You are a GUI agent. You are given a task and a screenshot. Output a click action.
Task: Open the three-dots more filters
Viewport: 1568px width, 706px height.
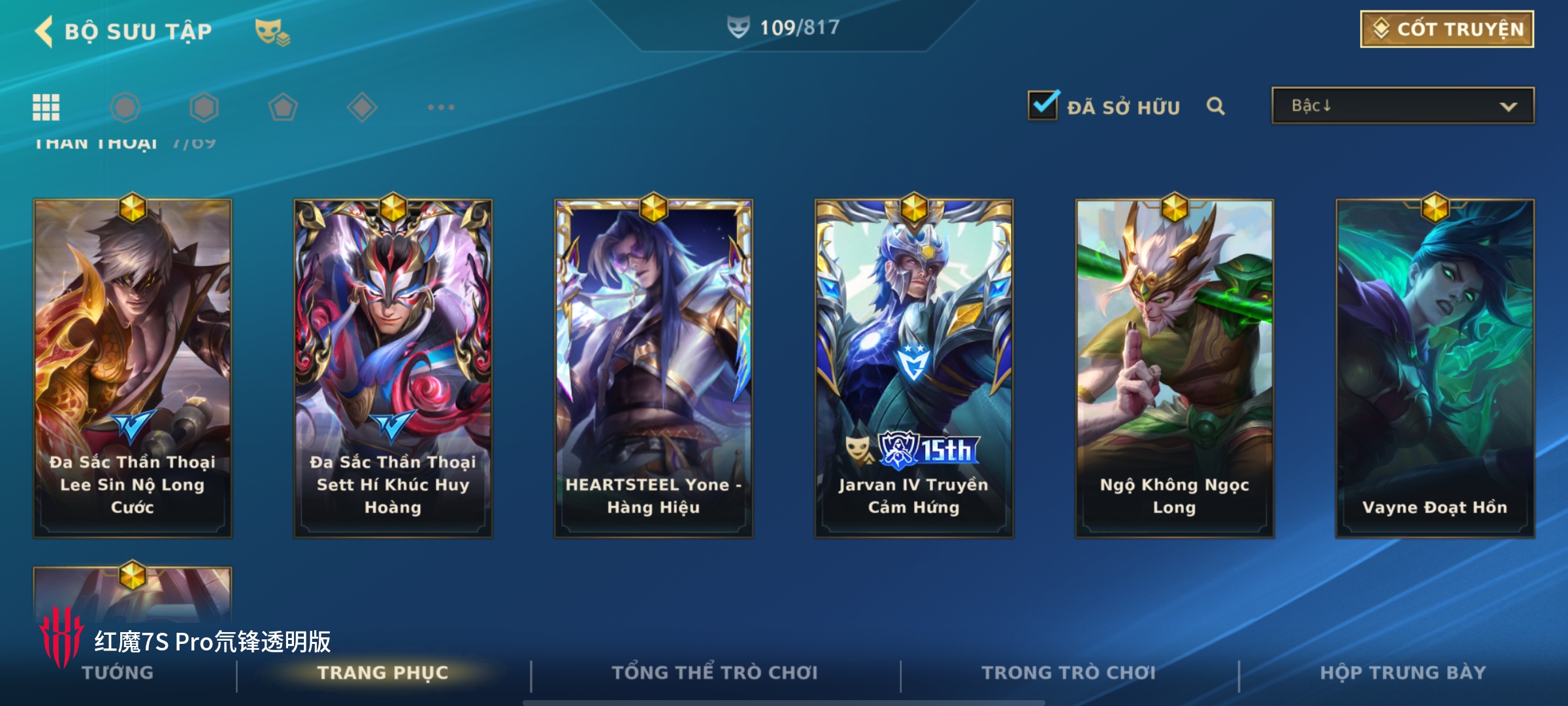(x=441, y=107)
